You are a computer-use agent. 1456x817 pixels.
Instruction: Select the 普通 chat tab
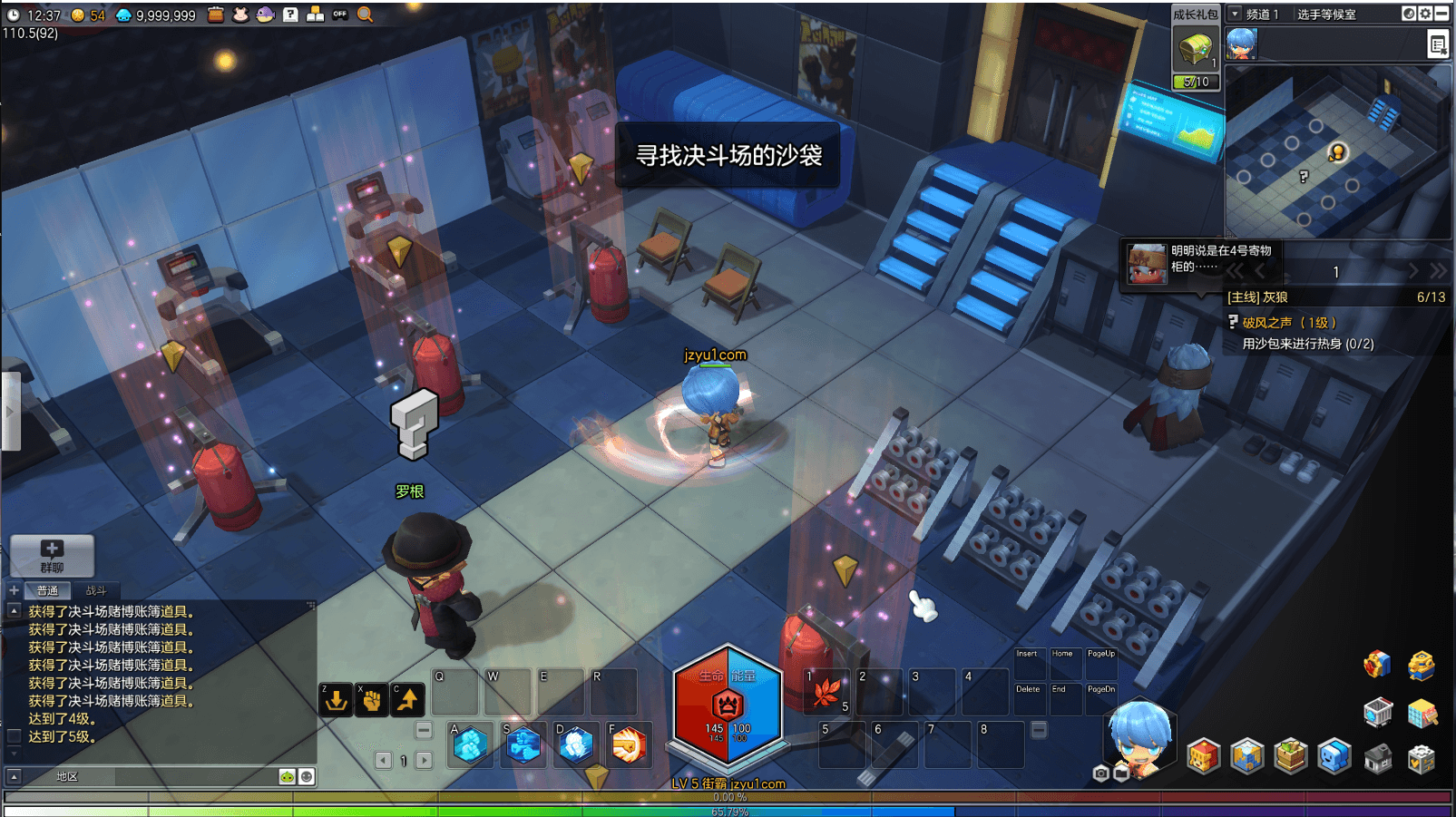point(47,590)
